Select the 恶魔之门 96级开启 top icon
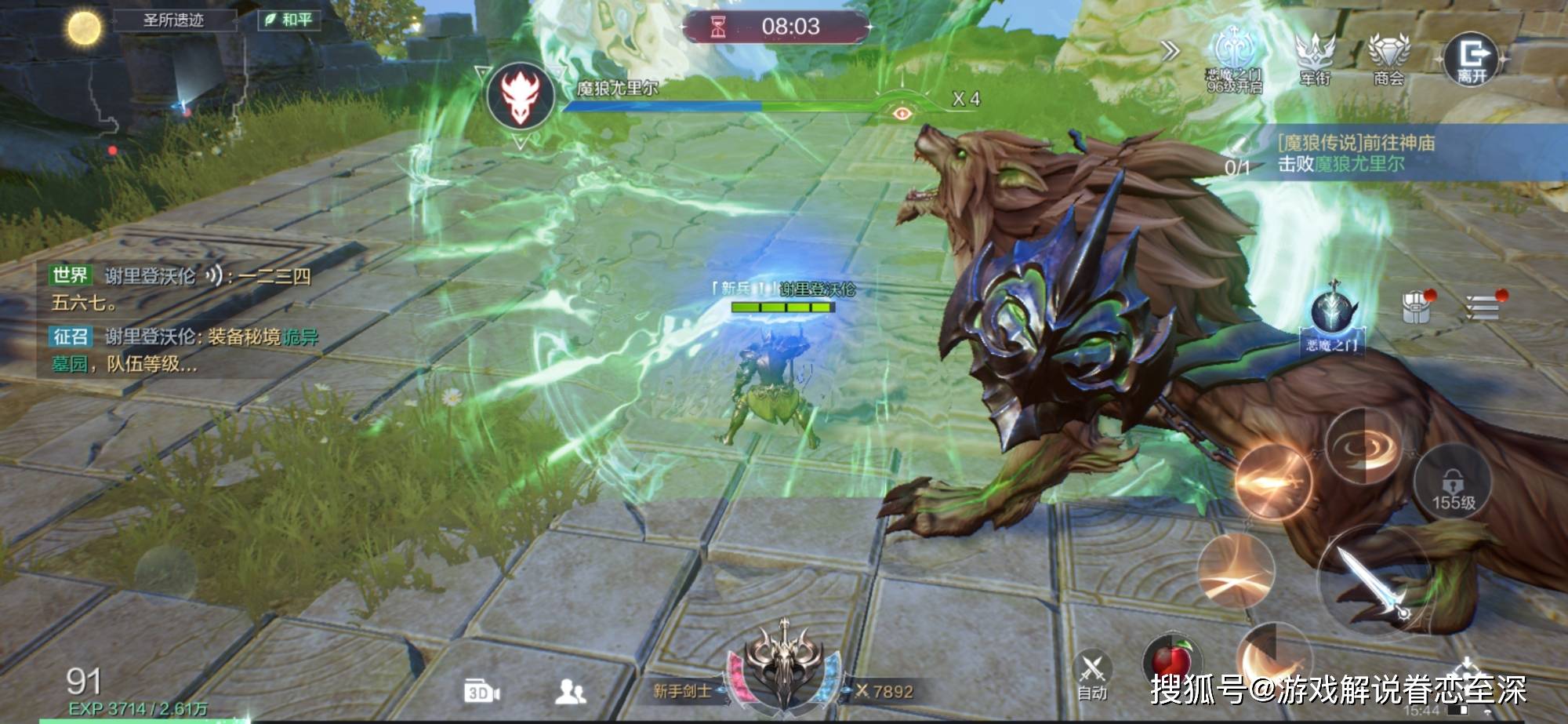Screen dimensions: 1568x724 click(x=1235, y=56)
